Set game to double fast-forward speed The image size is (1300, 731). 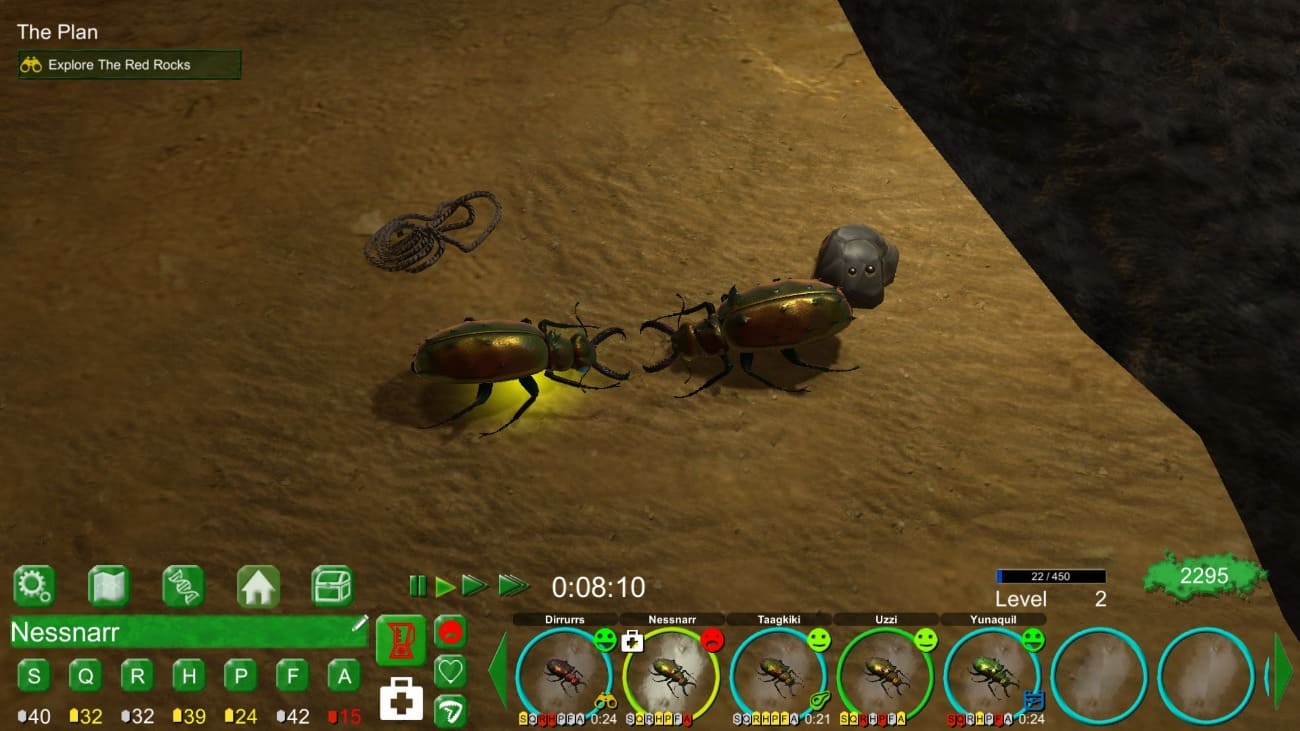click(x=475, y=586)
